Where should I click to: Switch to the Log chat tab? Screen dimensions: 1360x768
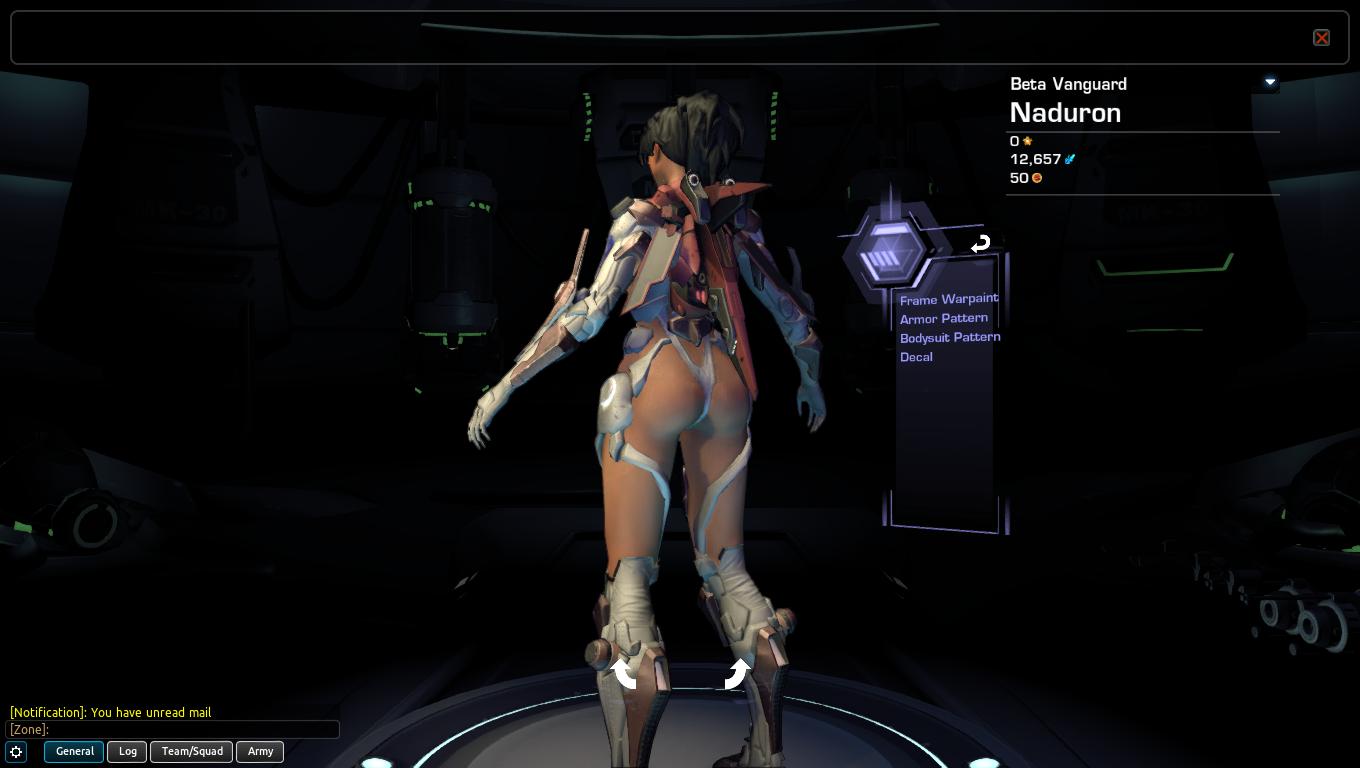(x=128, y=751)
